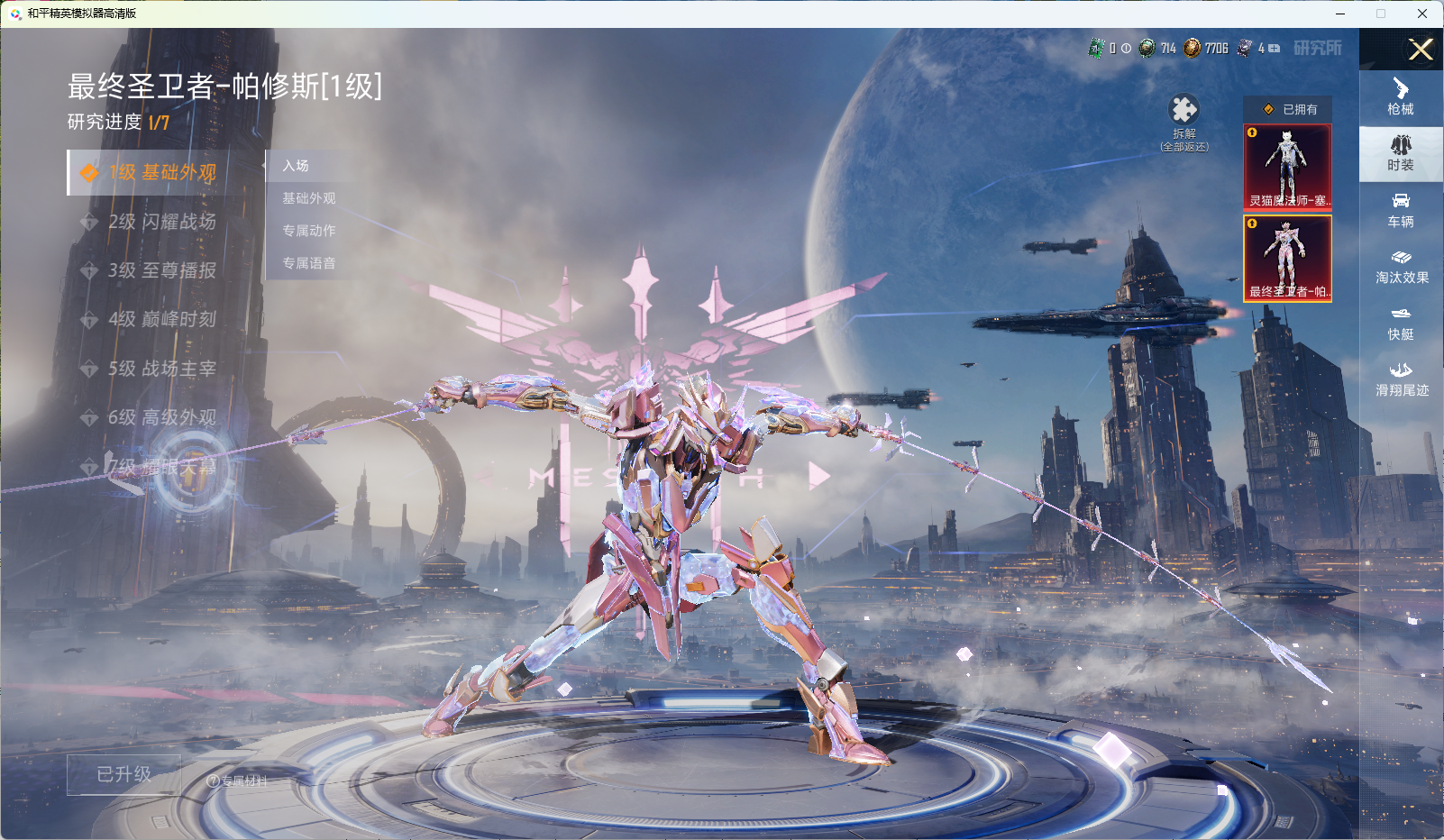The width and height of the screenshot is (1444, 840).
Task: Choose the 基础外观 sub-option
Action: (308, 198)
